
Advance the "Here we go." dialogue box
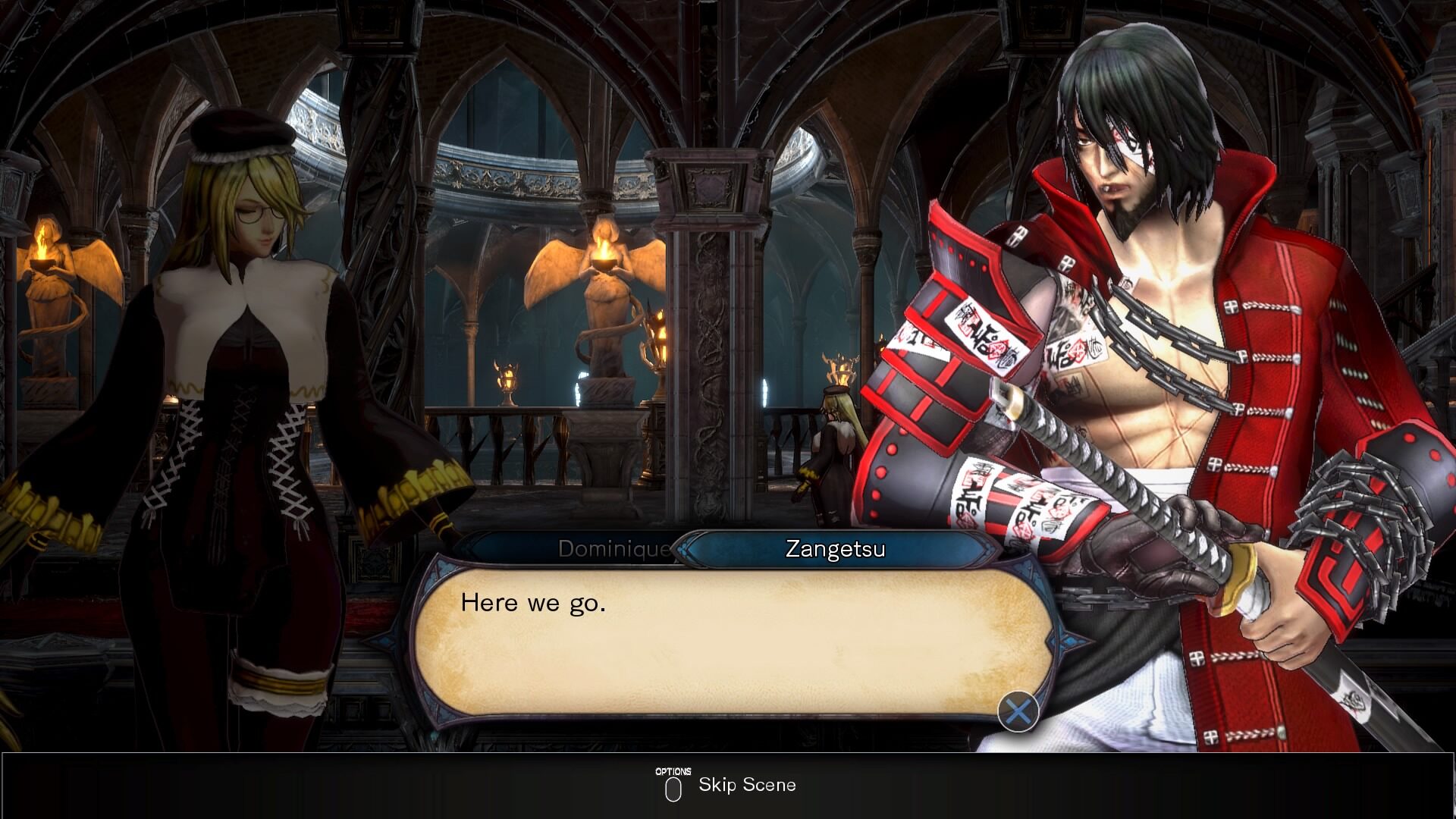[x=1018, y=711]
